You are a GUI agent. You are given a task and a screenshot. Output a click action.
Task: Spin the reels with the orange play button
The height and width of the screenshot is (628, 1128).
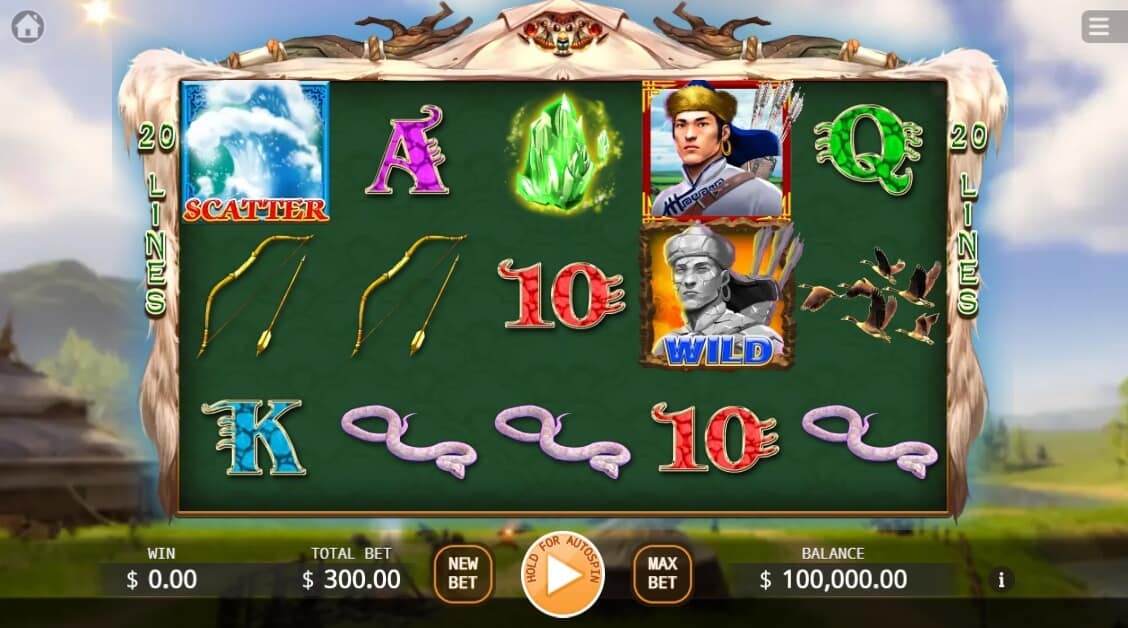coord(563,575)
